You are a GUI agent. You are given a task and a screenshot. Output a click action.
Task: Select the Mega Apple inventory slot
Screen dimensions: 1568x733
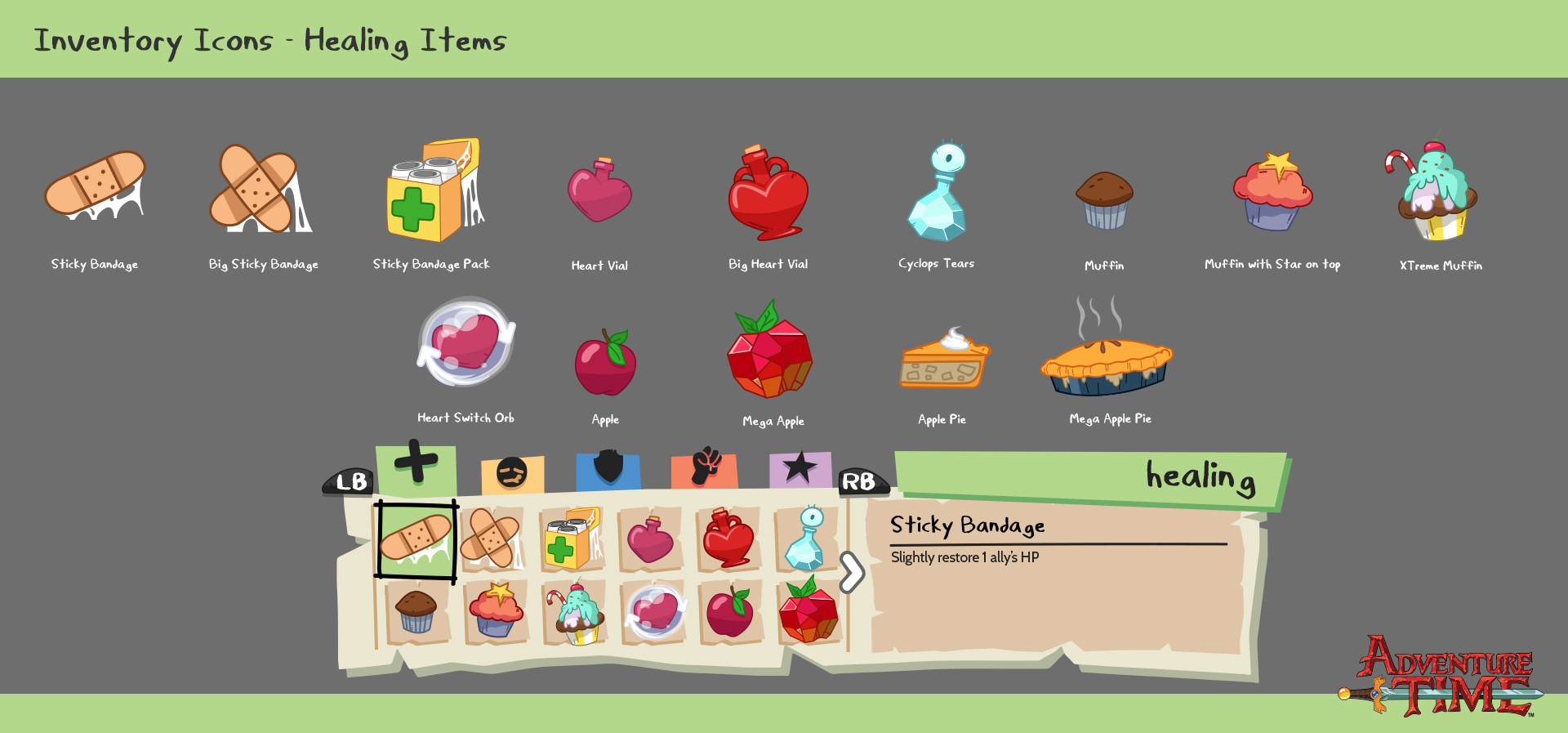coord(808,613)
